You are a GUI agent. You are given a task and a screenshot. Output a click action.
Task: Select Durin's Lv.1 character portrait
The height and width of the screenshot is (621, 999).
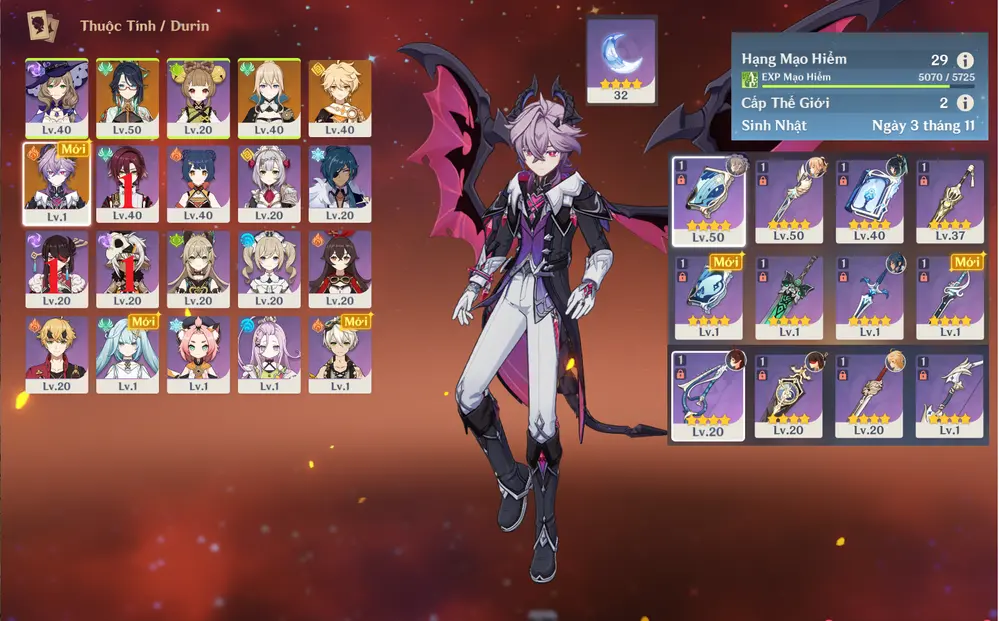(56, 184)
